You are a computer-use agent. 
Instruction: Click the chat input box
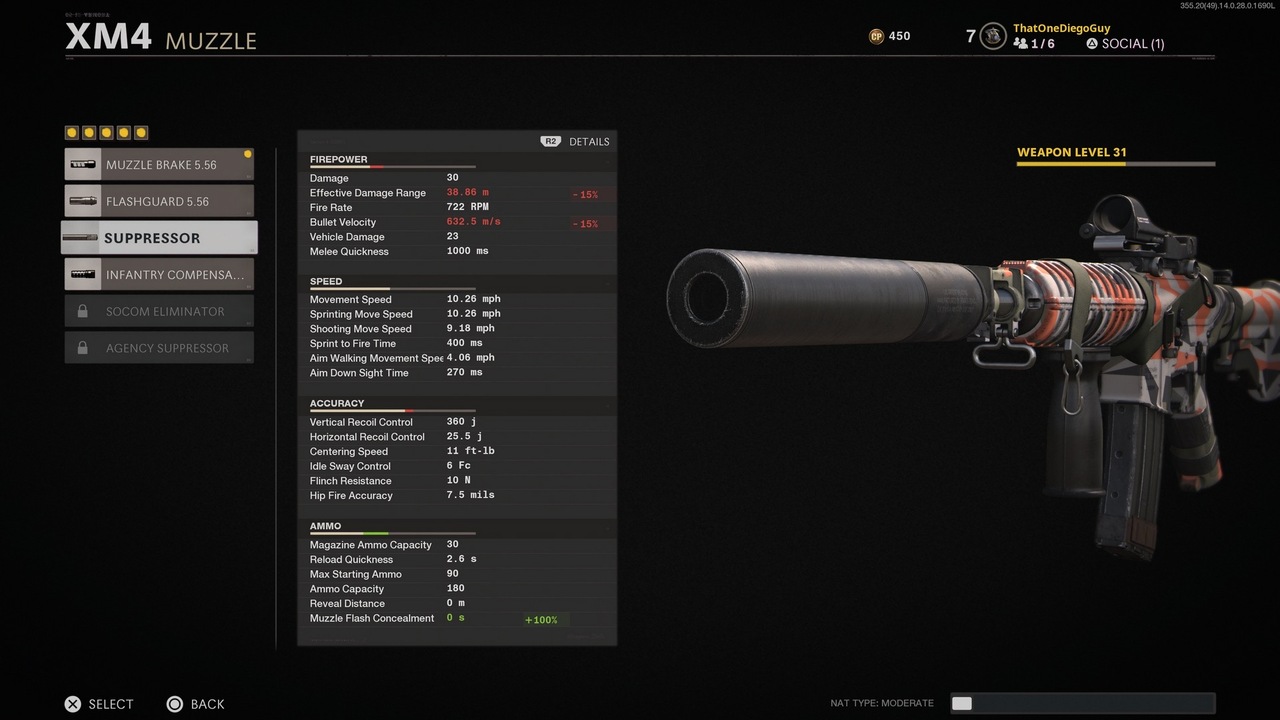(1082, 703)
